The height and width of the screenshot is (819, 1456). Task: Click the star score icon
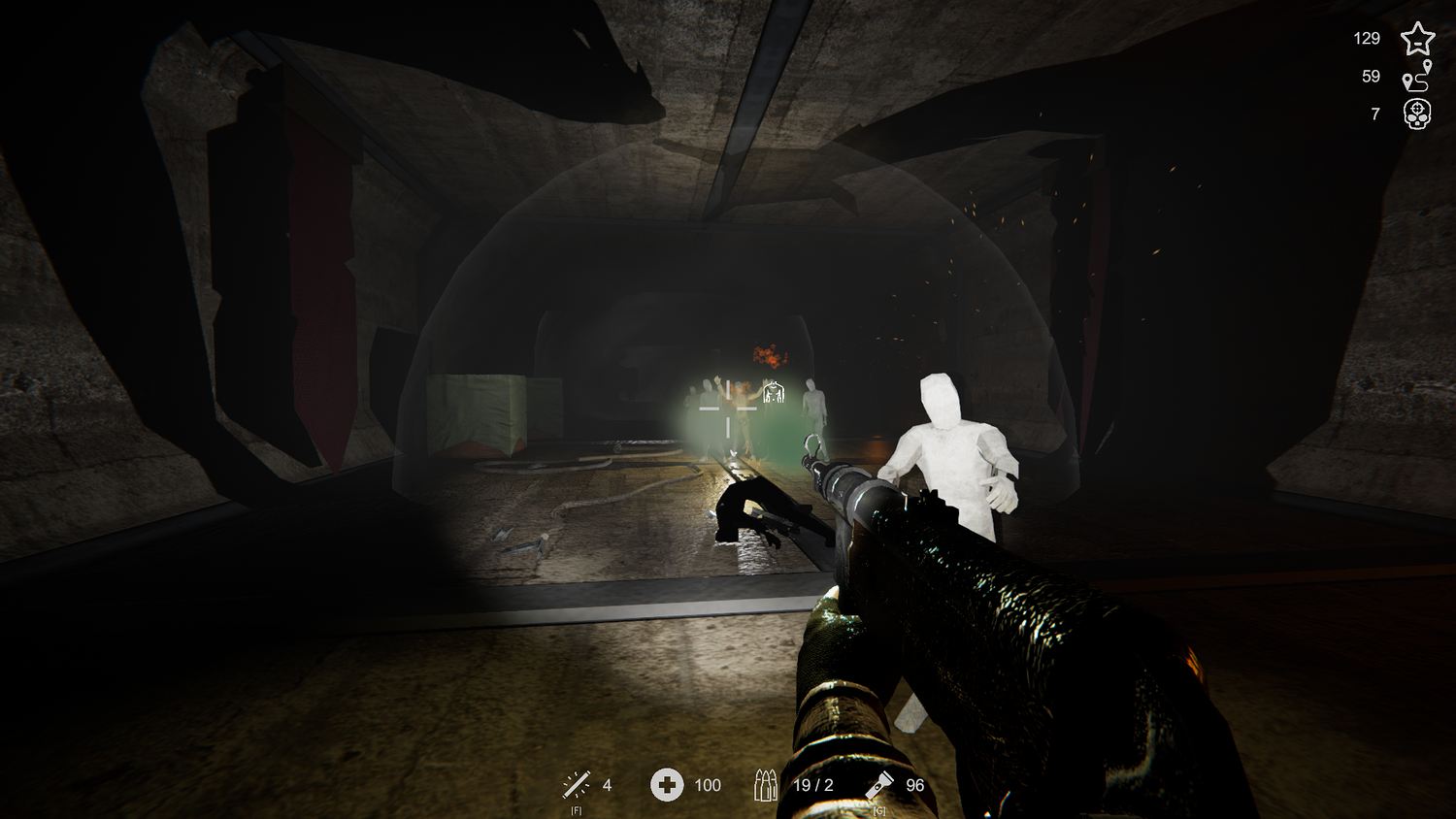(x=1417, y=39)
